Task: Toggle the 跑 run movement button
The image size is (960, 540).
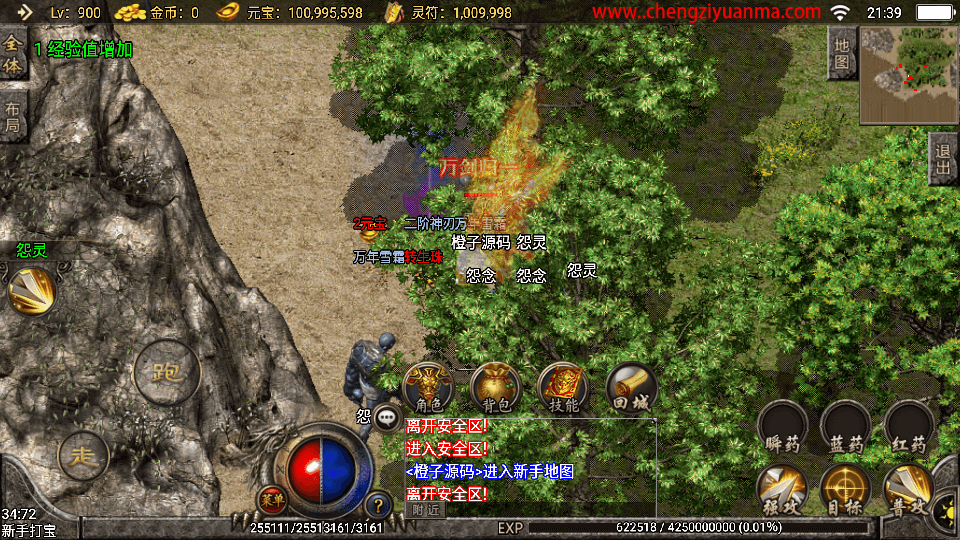Action: point(166,372)
